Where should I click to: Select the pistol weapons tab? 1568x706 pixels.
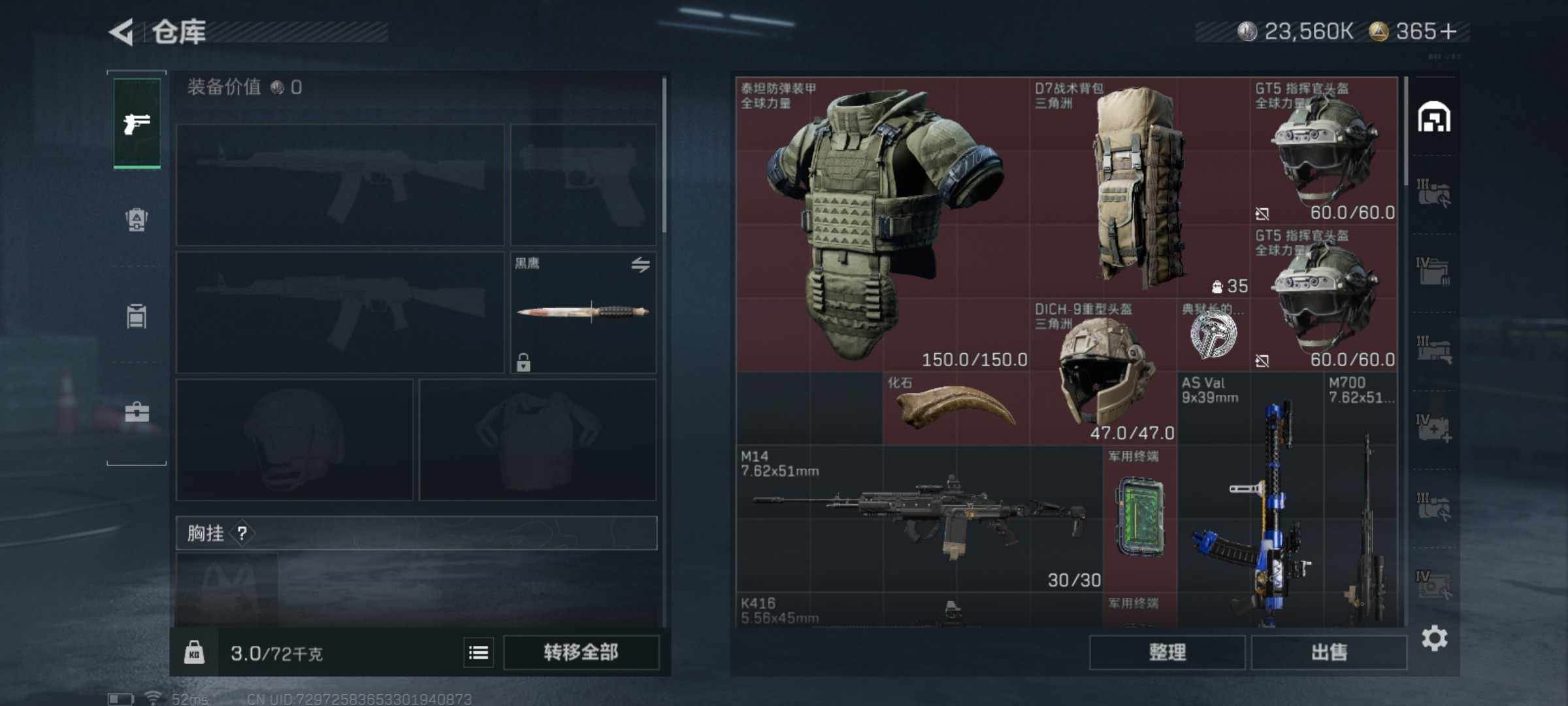pos(137,123)
